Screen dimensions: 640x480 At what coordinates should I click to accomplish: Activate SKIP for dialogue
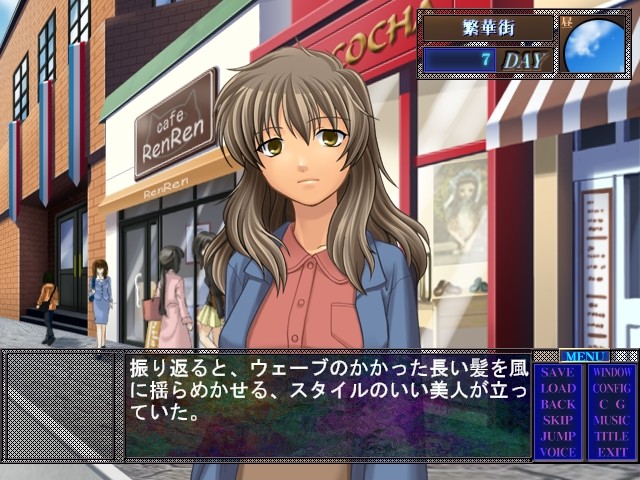(558, 420)
